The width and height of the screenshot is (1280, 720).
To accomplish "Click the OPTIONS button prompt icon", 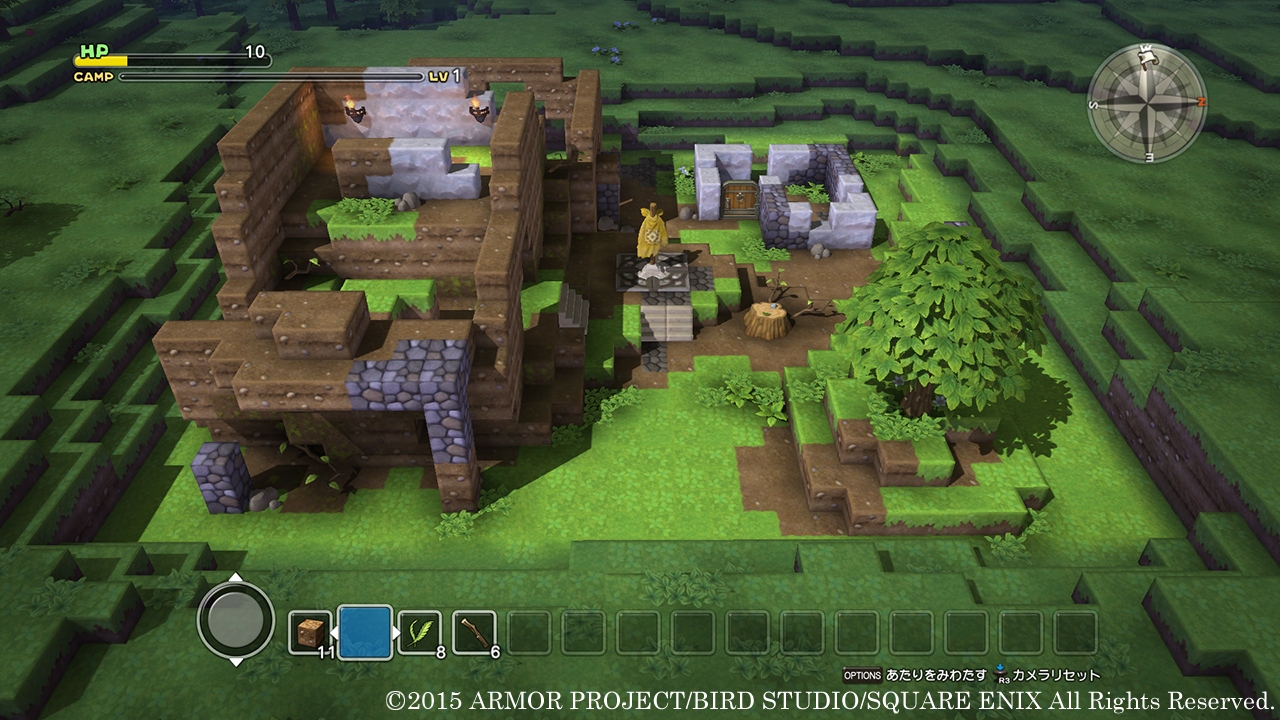I will click(x=862, y=676).
